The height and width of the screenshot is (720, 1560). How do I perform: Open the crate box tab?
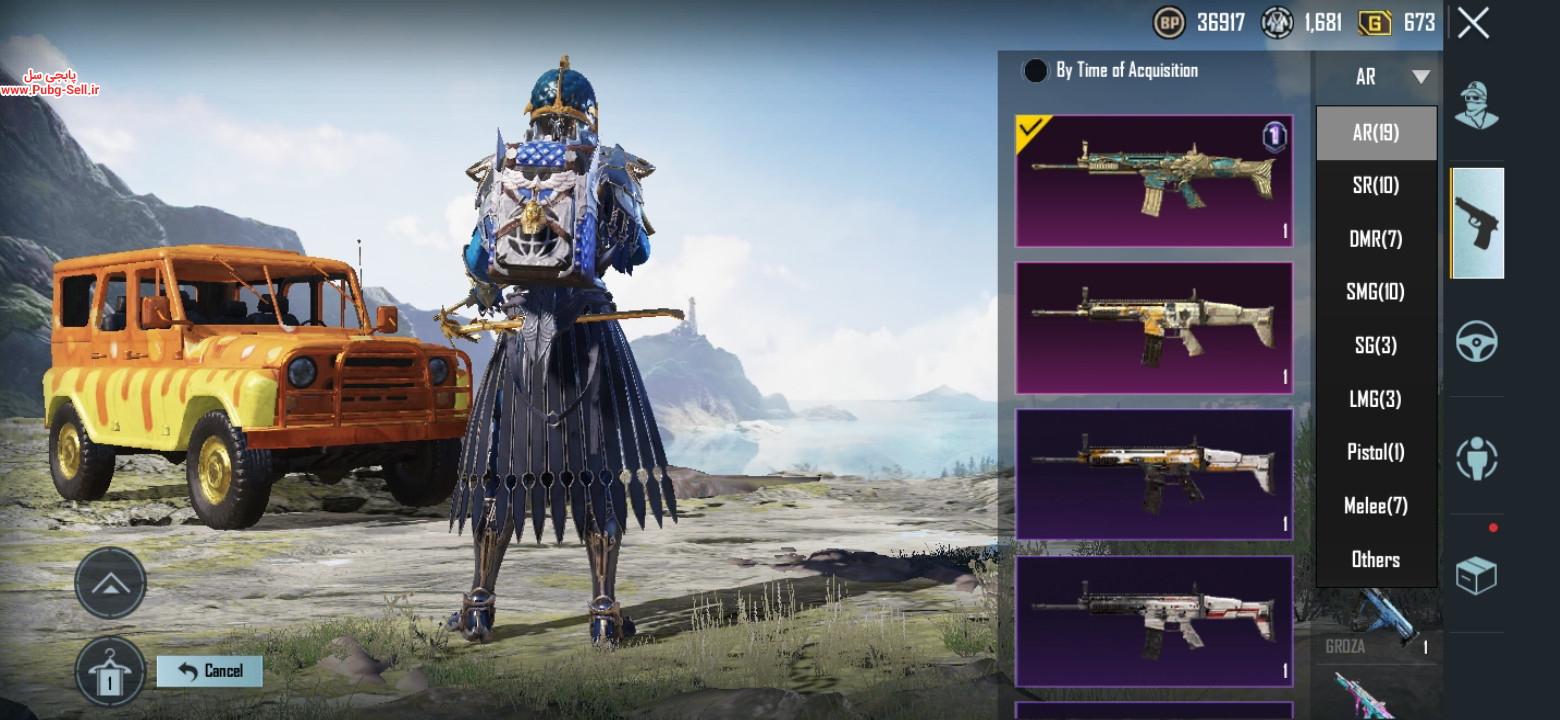[1476, 576]
